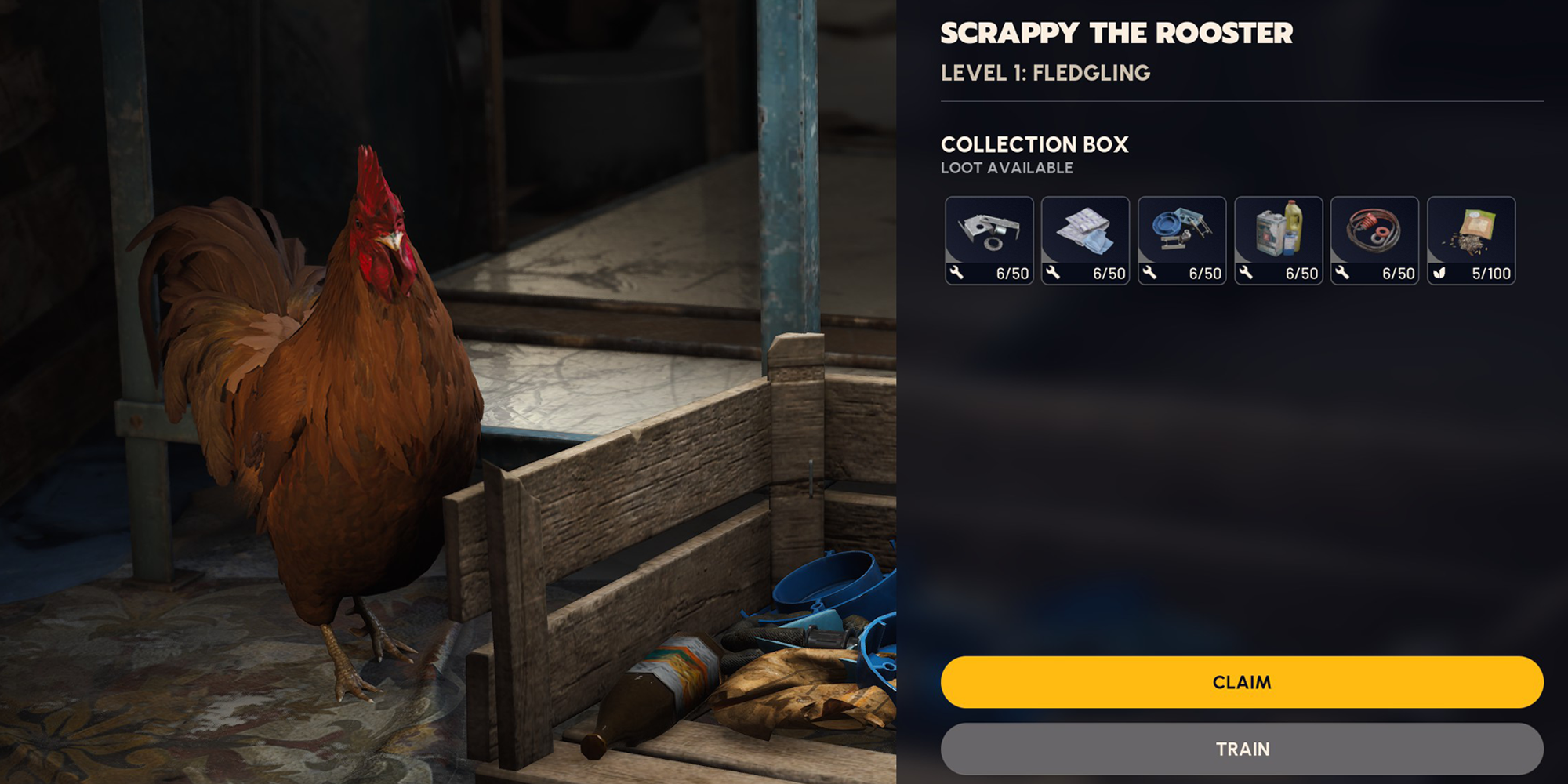Viewport: 1568px width, 784px height.
Task: Select the fabric cloth loot icon
Action: tap(1087, 231)
